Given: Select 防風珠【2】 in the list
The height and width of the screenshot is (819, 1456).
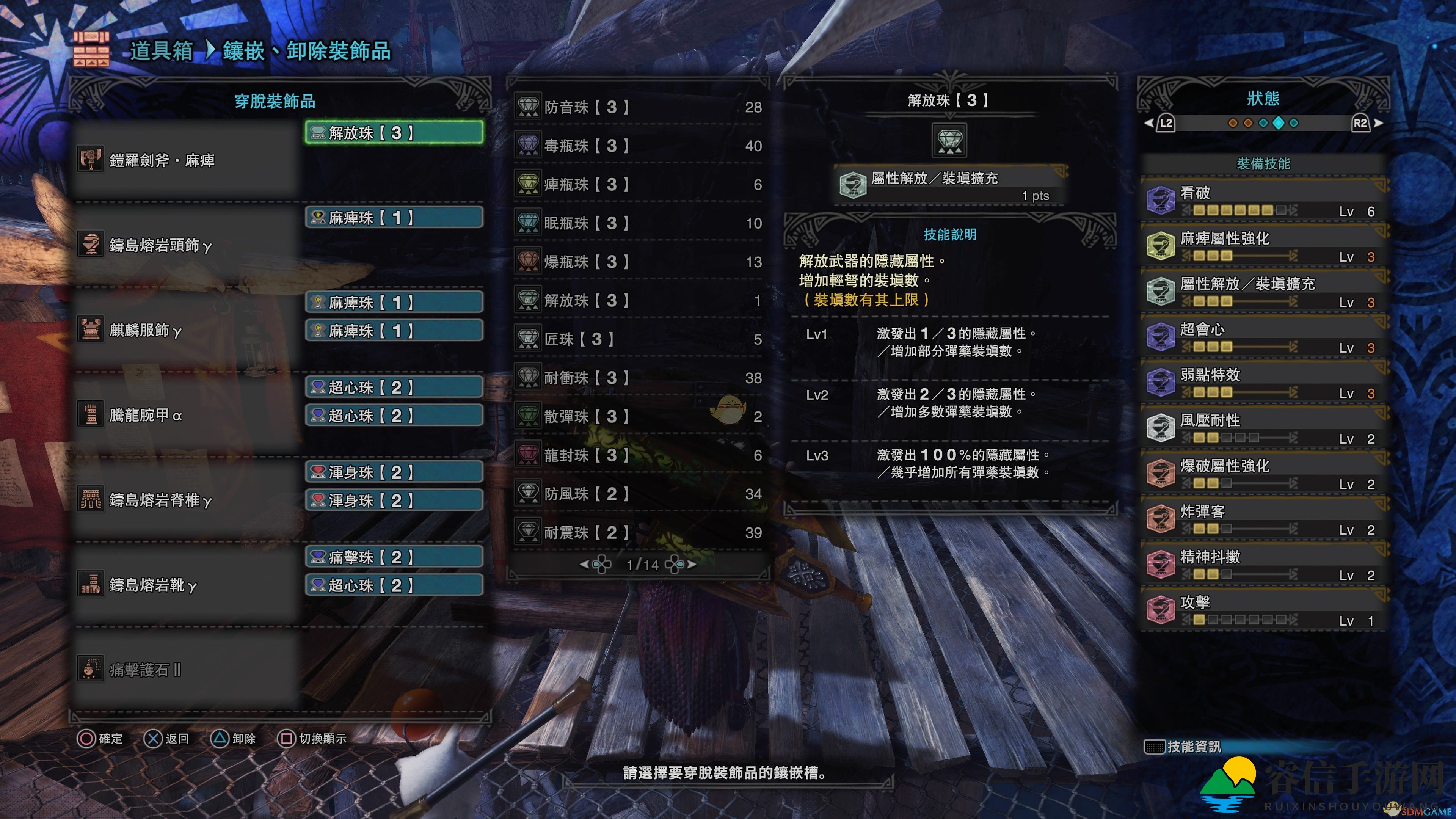Looking at the screenshot, I should click(639, 494).
